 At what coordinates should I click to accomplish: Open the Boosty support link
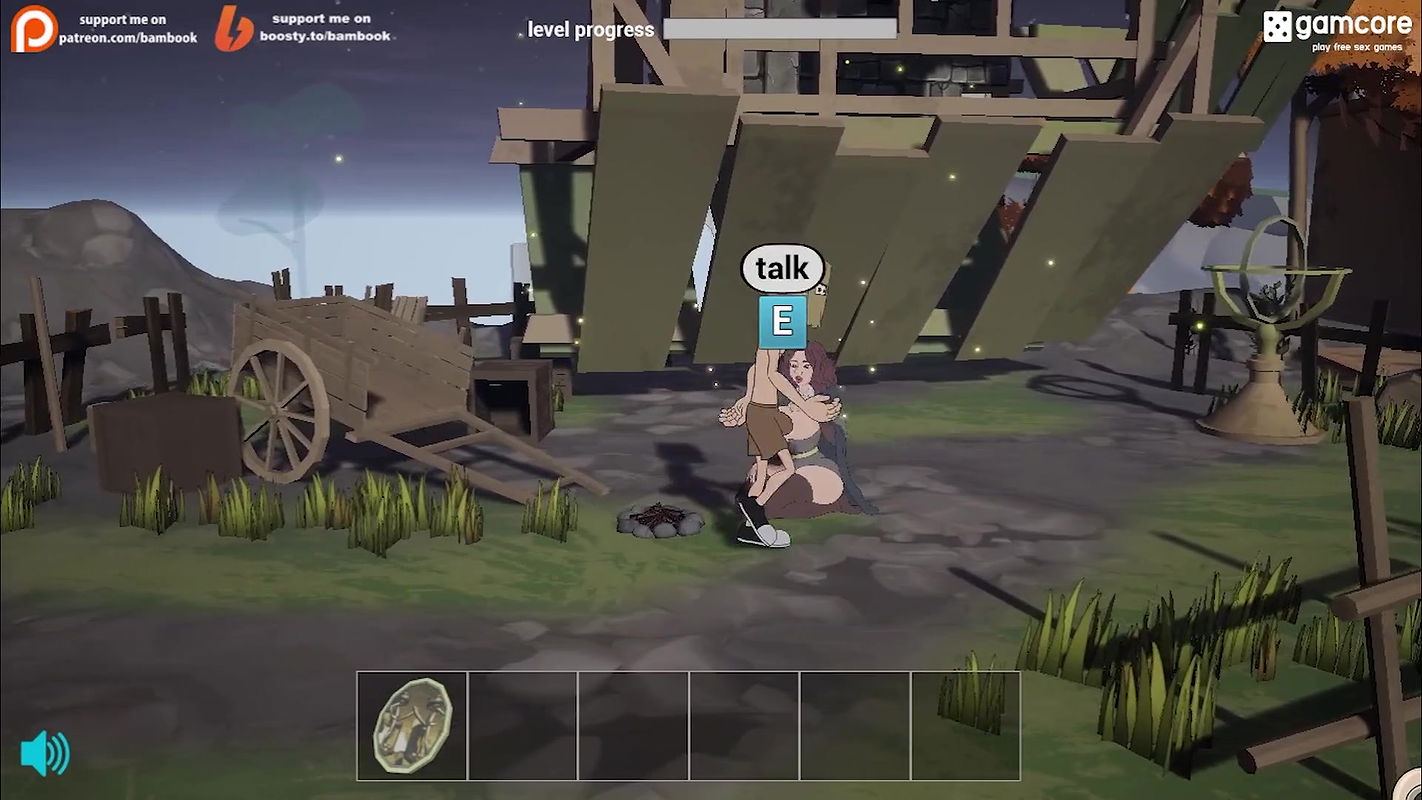click(303, 28)
